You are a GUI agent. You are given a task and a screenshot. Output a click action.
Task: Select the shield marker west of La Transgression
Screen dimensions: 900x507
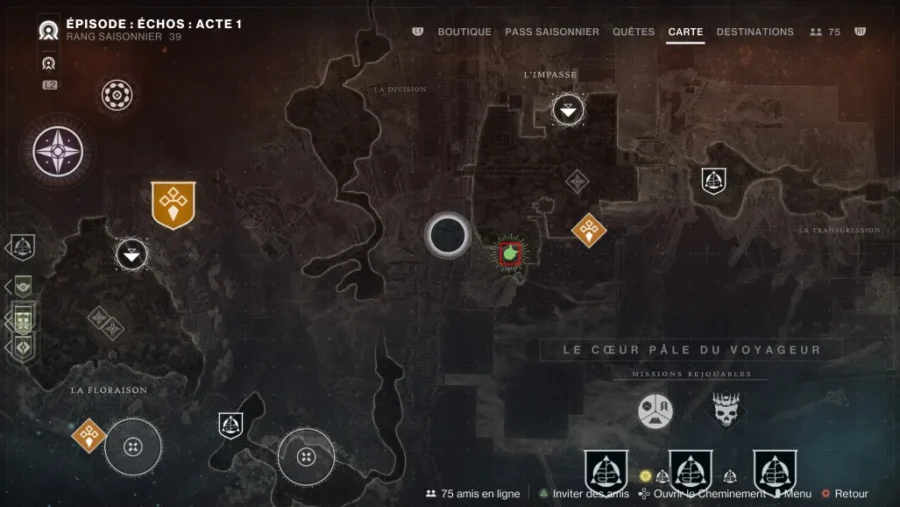pos(713,180)
